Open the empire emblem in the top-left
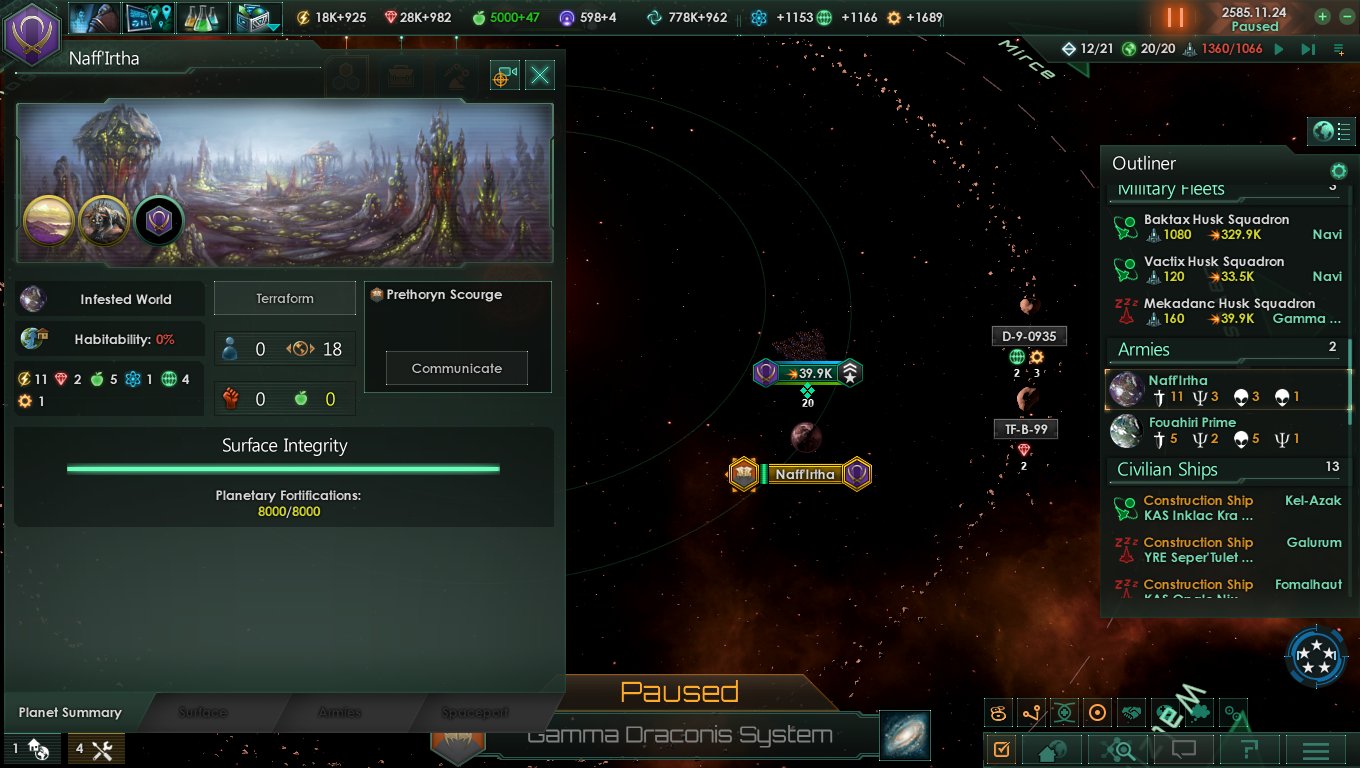This screenshot has height=768, width=1360. coord(32,33)
